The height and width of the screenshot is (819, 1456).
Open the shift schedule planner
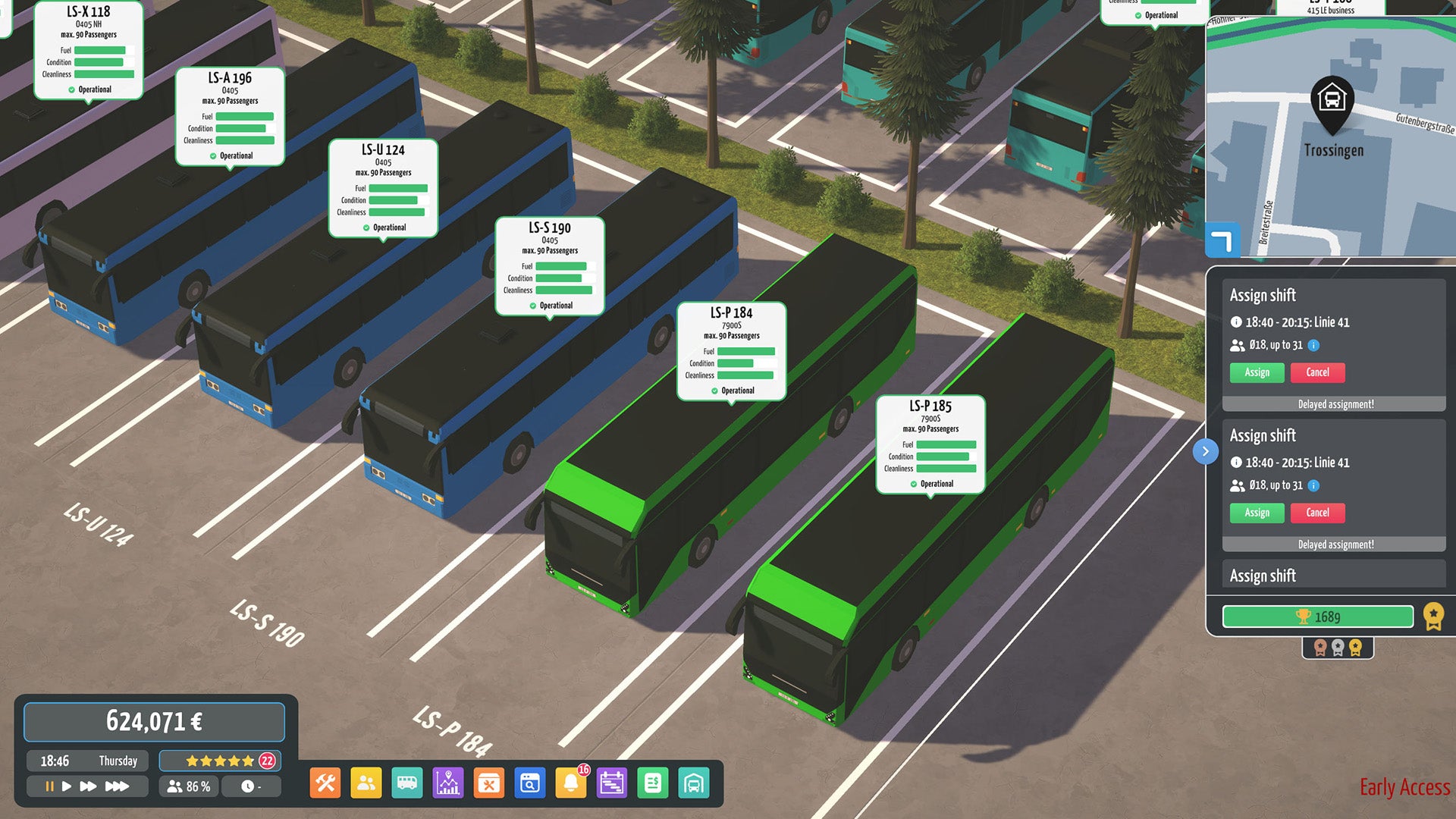(x=612, y=782)
